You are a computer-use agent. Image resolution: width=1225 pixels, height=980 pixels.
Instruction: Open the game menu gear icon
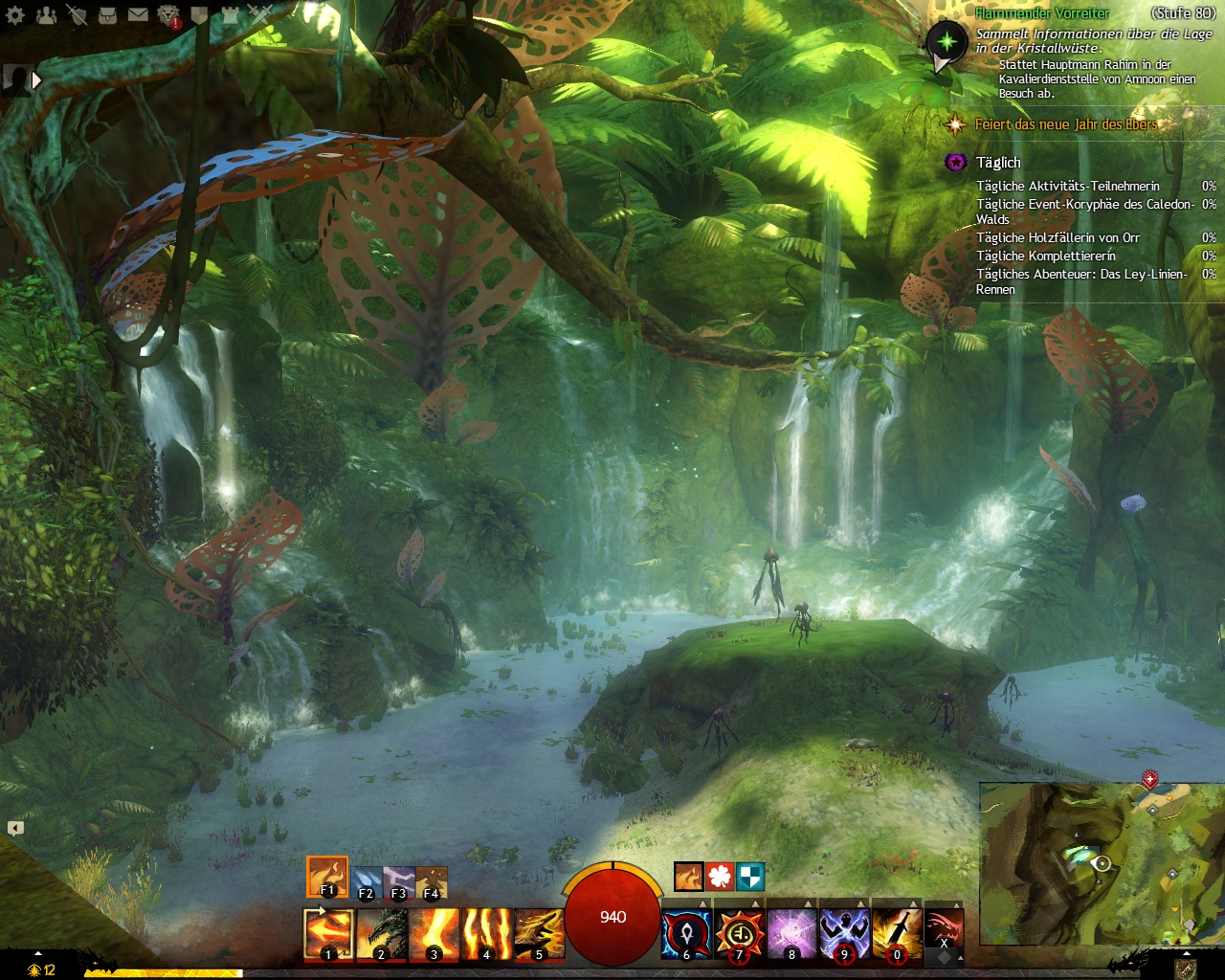pos(15,14)
